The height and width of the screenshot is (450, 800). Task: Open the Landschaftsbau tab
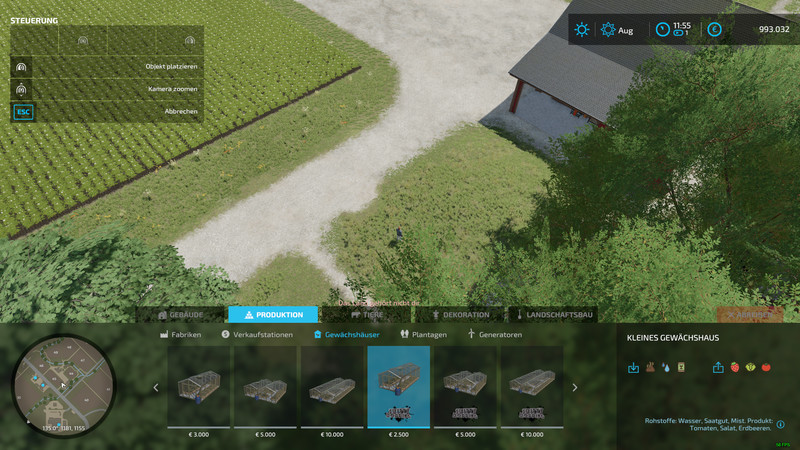coord(553,315)
